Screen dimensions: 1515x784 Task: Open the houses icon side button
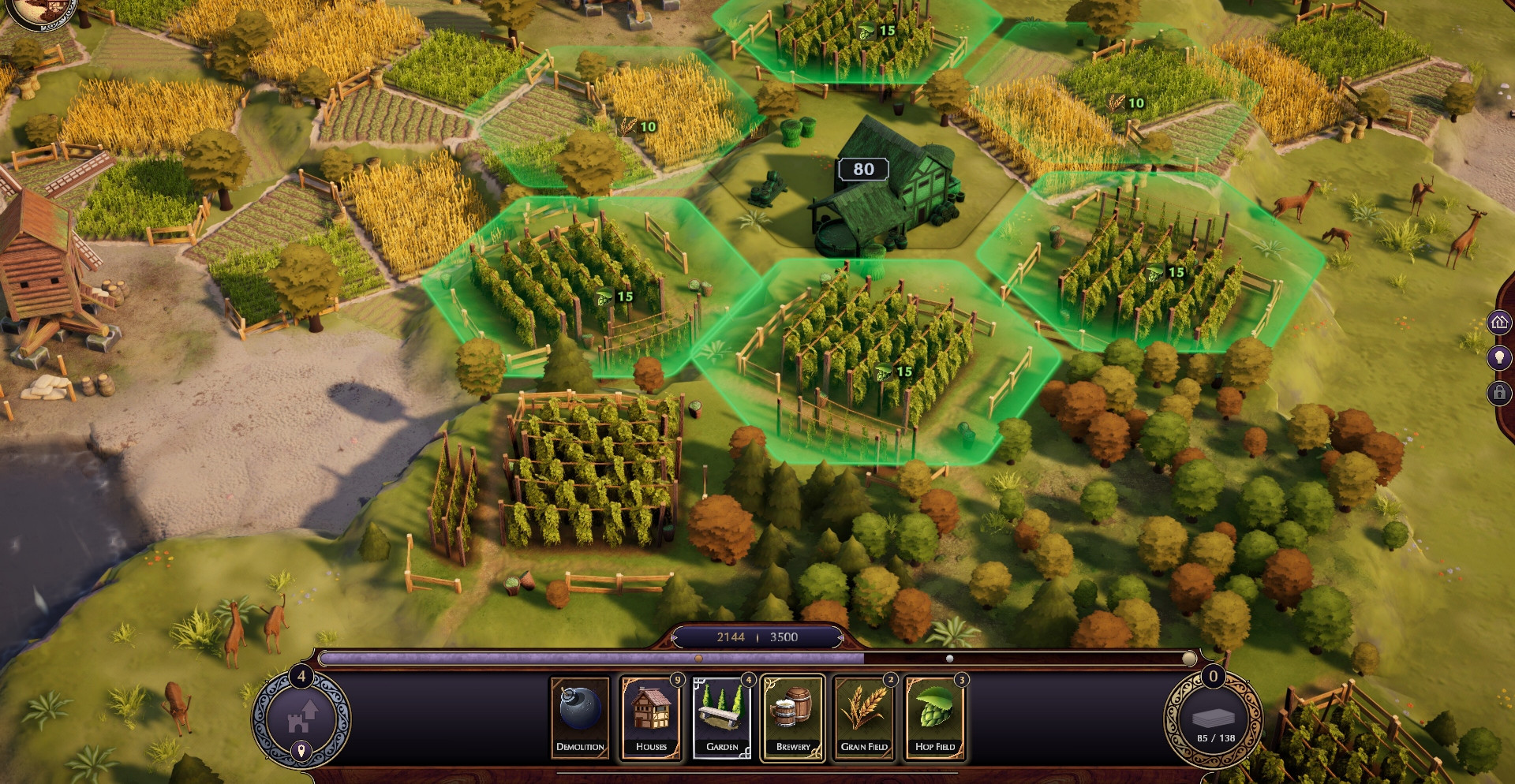click(1499, 322)
